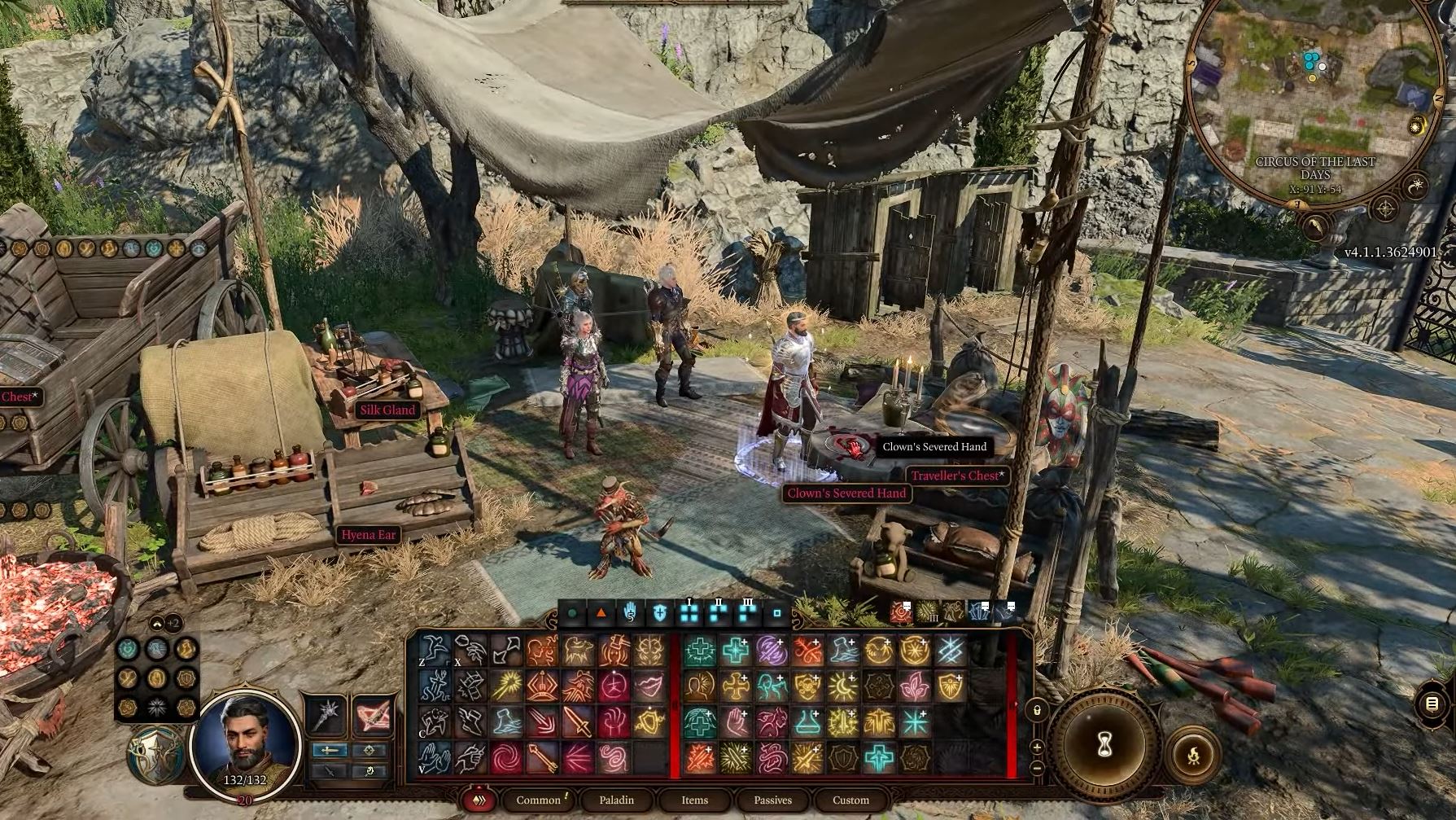Click the hourglass end turn button
This screenshot has height=820, width=1456.
1104,743
